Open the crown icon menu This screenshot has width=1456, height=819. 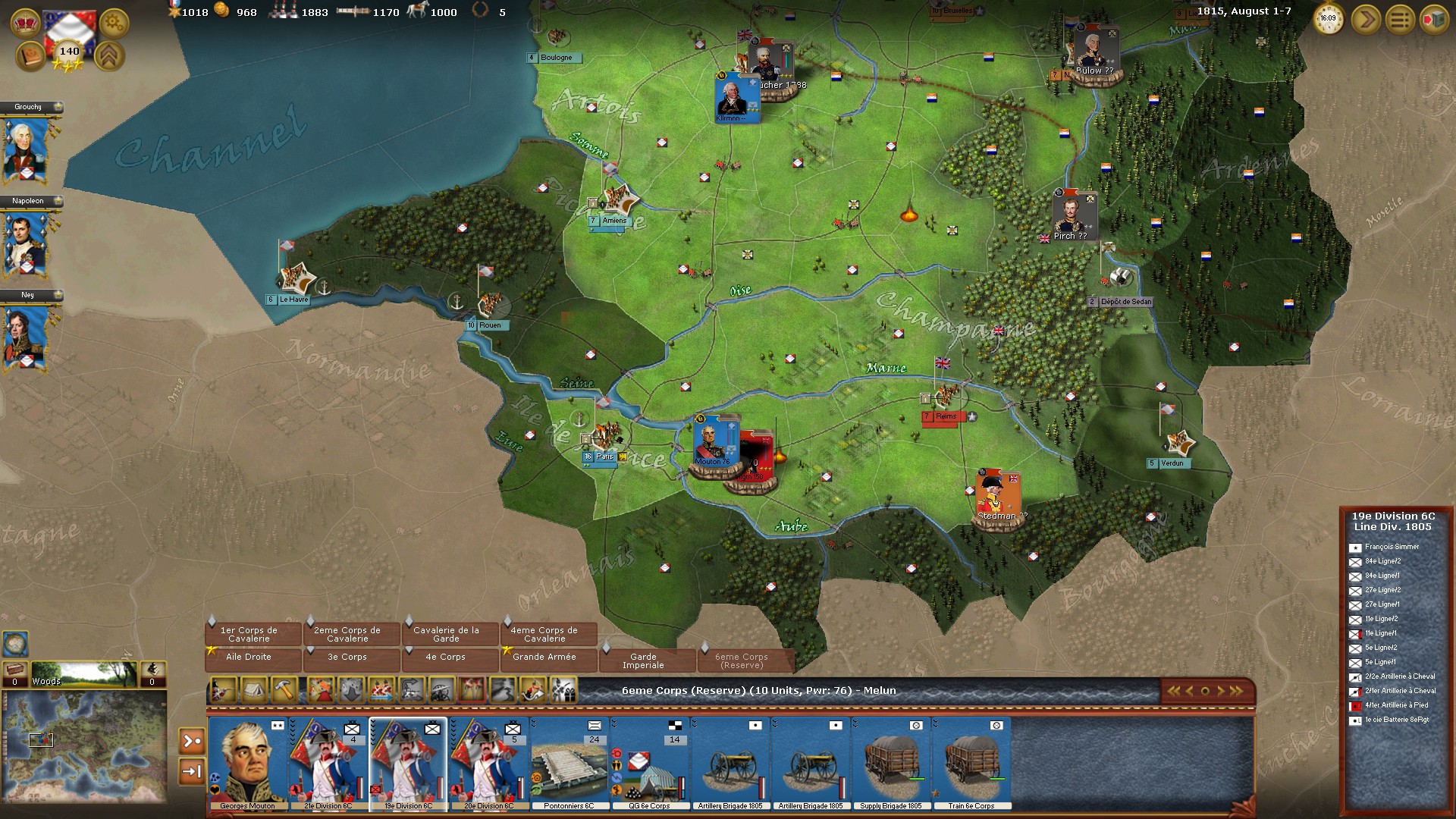point(26,21)
